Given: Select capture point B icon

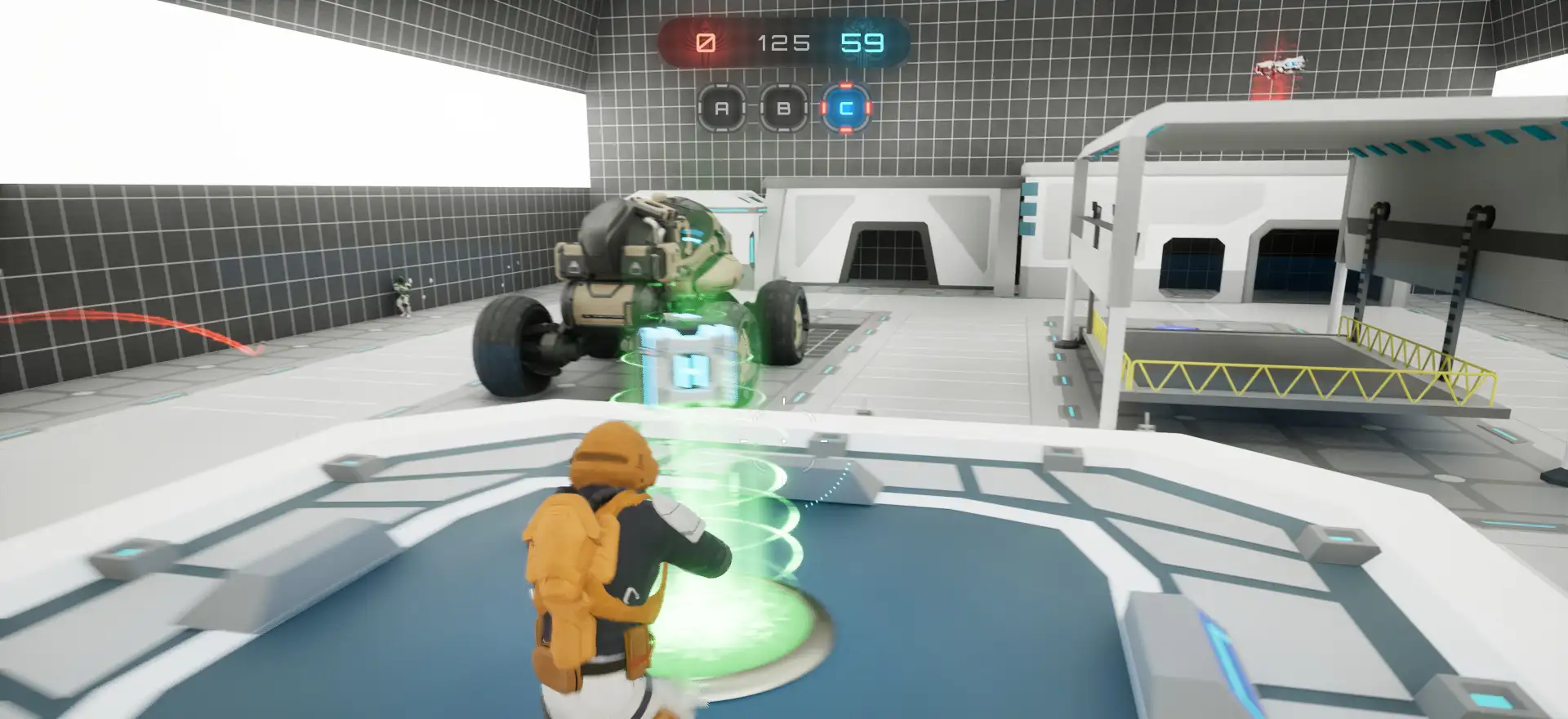Looking at the screenshot, I should pos(783,108).
